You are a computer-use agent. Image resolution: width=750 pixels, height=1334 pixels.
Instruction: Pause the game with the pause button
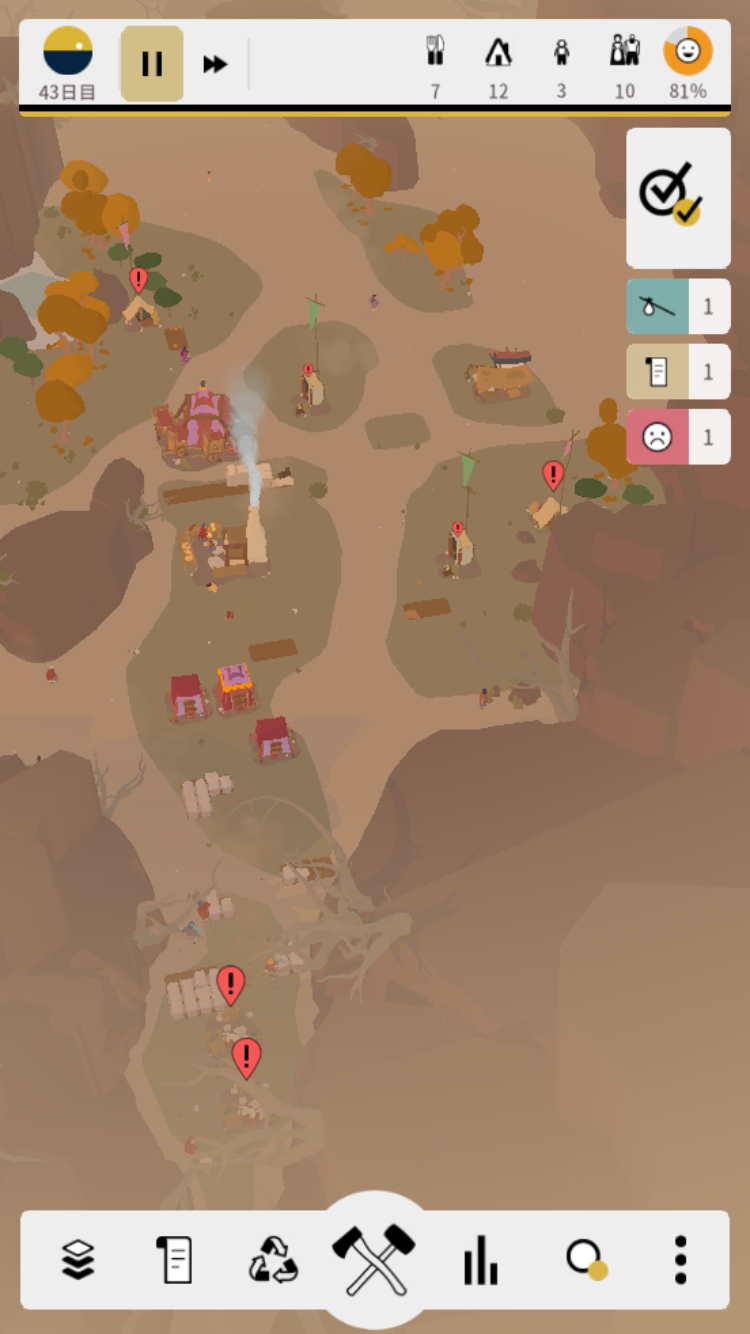(x=152, y=64)
